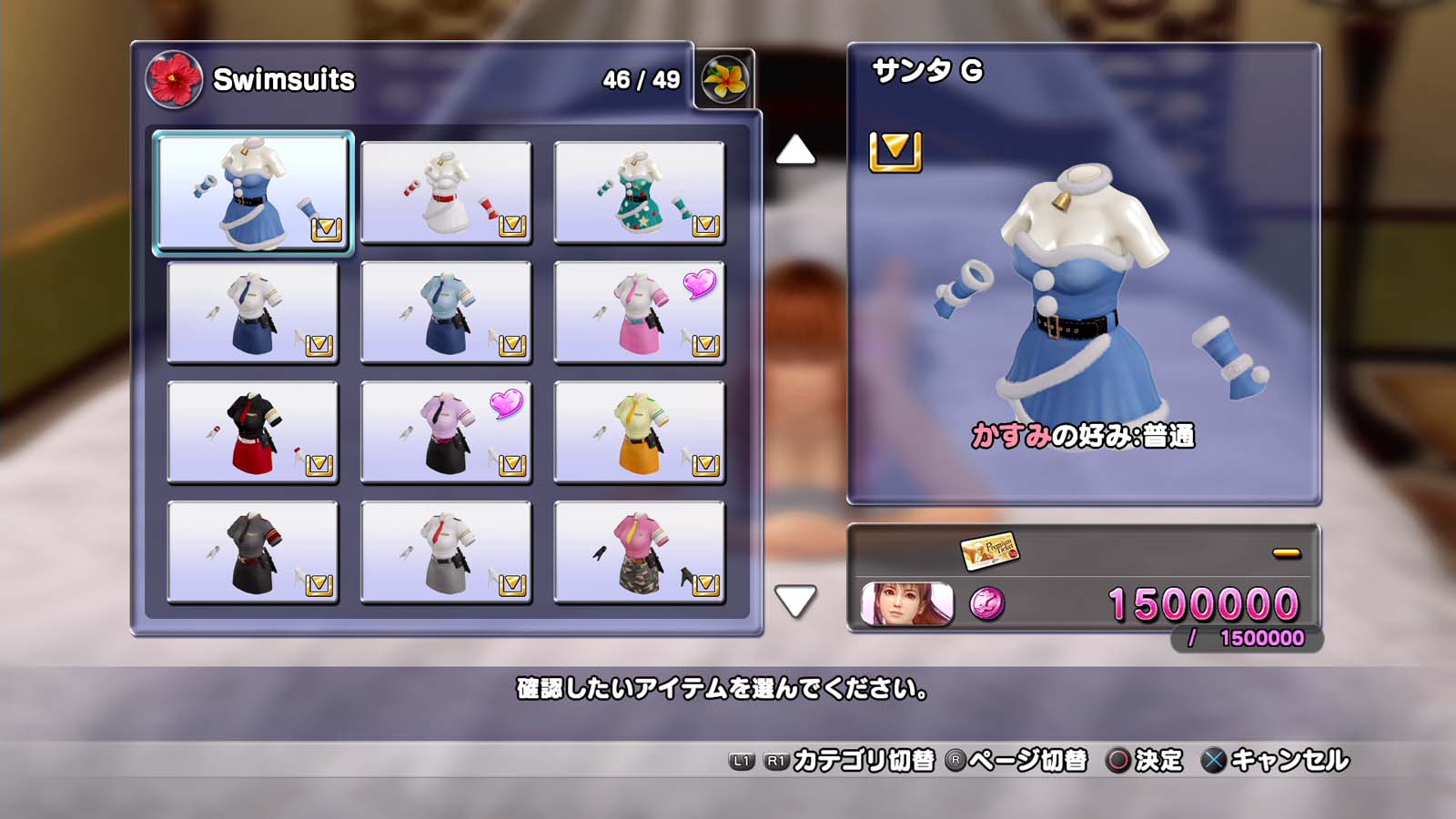Open the red hibiscus Swimsuits category
Image resolution: width=1456 pixels, height=819 pixels.
[x=173, y=79]
